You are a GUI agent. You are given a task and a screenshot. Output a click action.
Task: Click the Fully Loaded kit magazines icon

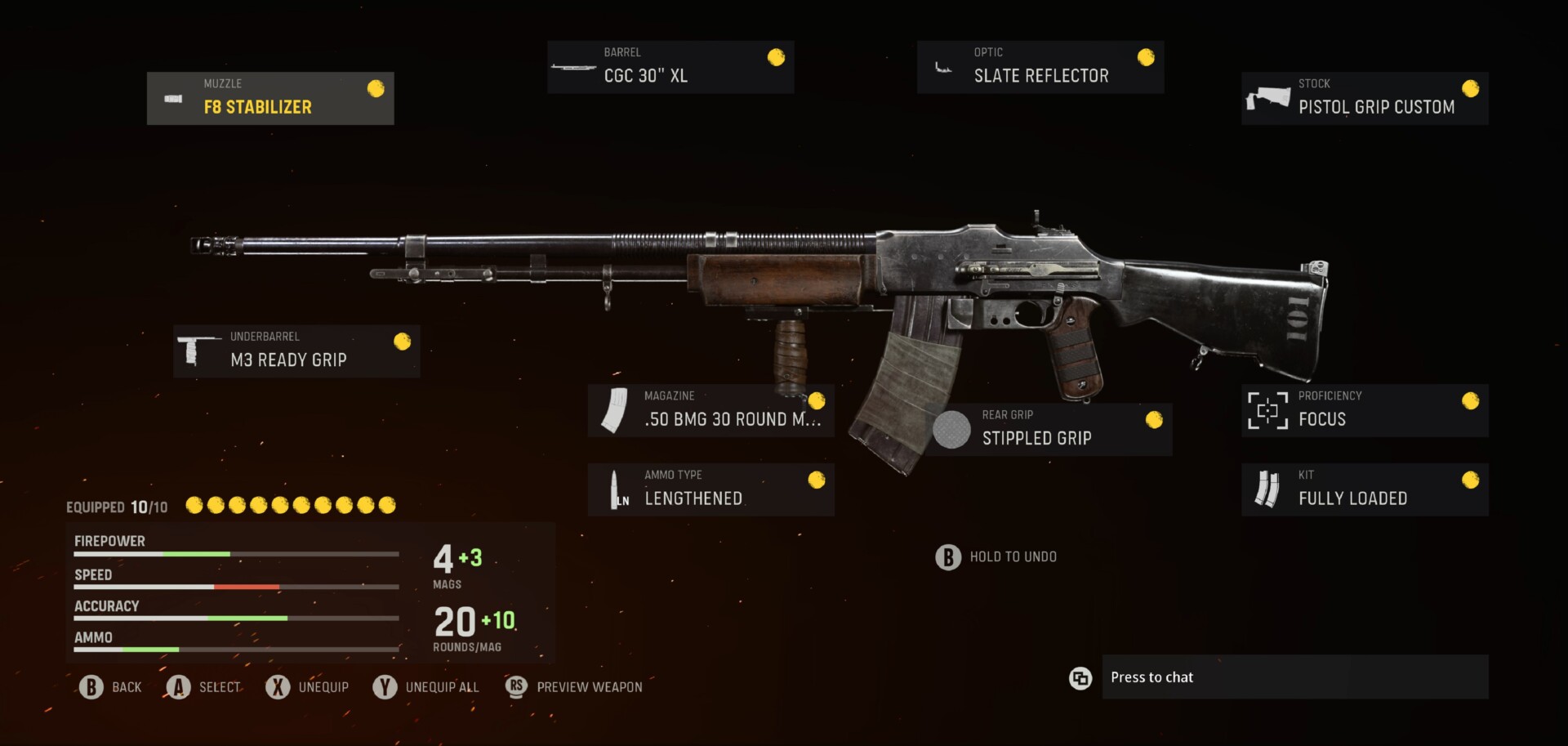pyautogui.click(x=1266, y=489)
